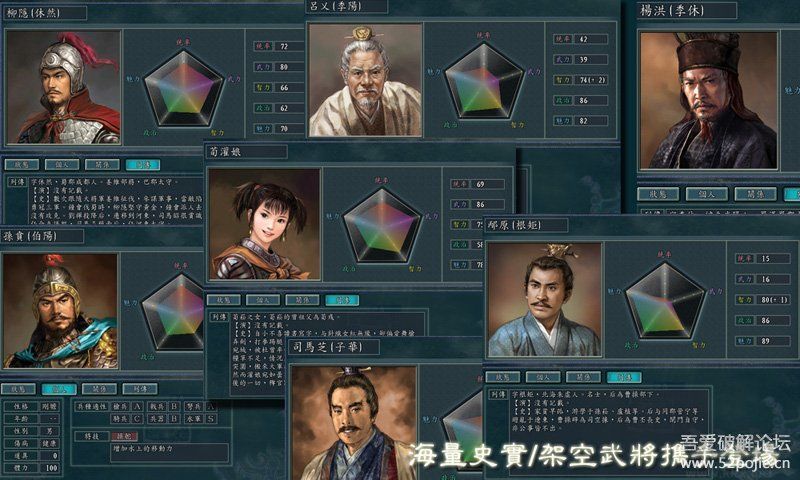Open 狀態 tab on 荀灌娘's panel
The height and width of the screenshot is (480, 800).
click(221, 299)
